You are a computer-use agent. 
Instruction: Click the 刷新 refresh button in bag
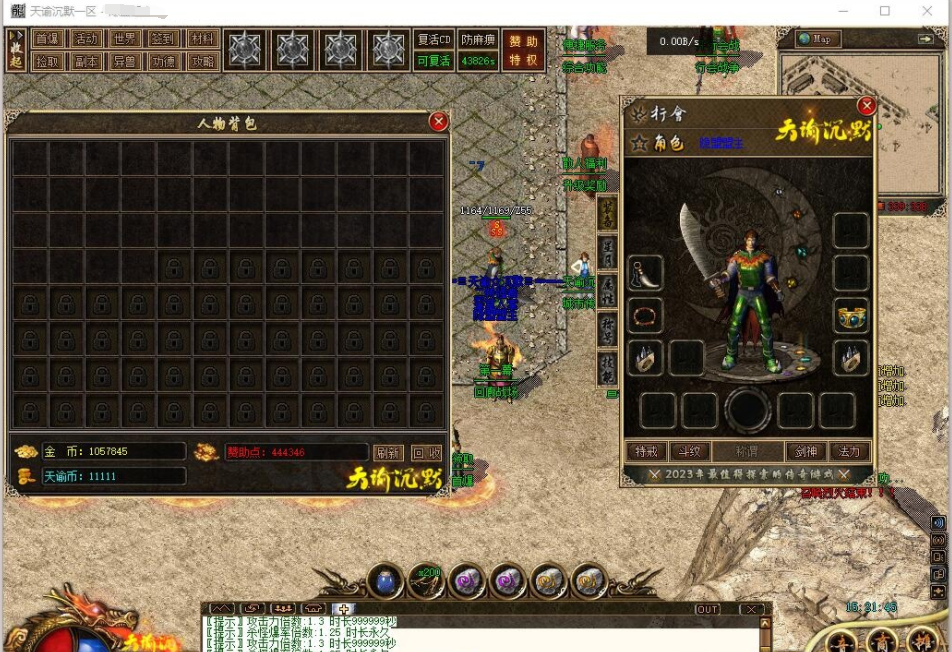coord(389,452)
